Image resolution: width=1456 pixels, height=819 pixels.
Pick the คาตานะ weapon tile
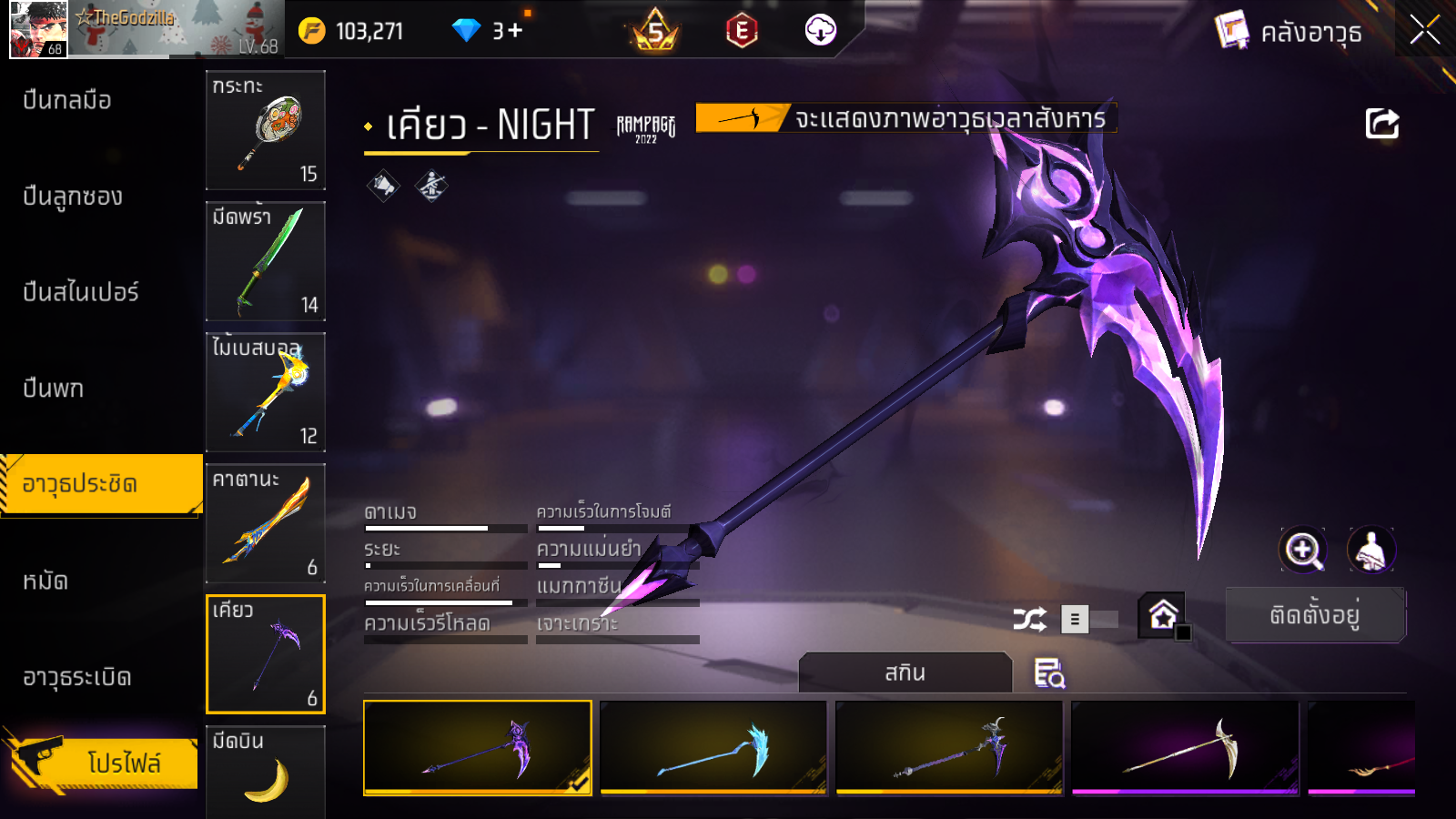266,523
